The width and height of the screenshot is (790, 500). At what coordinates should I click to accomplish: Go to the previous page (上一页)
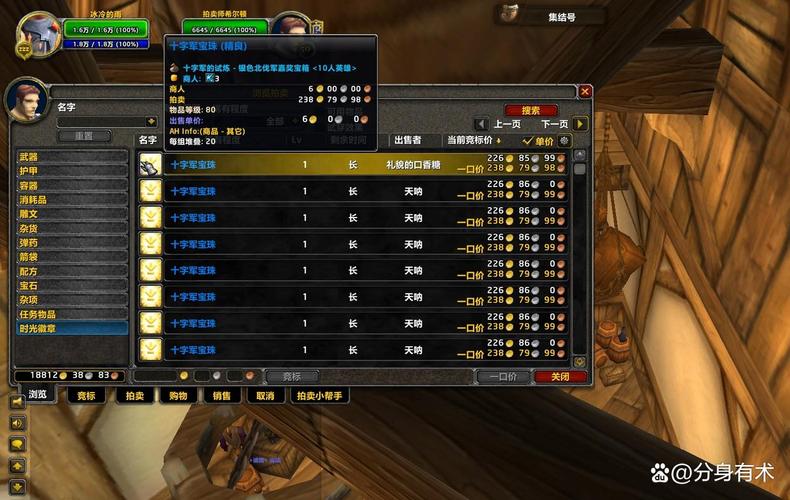(x=508, y=124)
